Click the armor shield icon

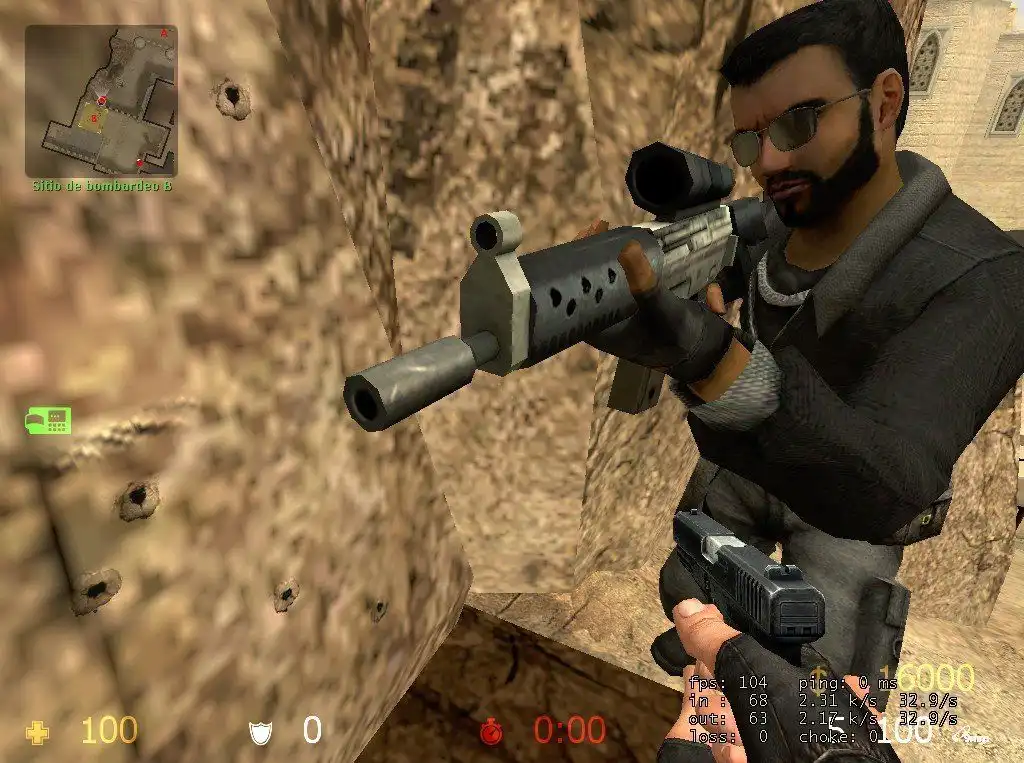pyautogui.click(x=260, y=733)
